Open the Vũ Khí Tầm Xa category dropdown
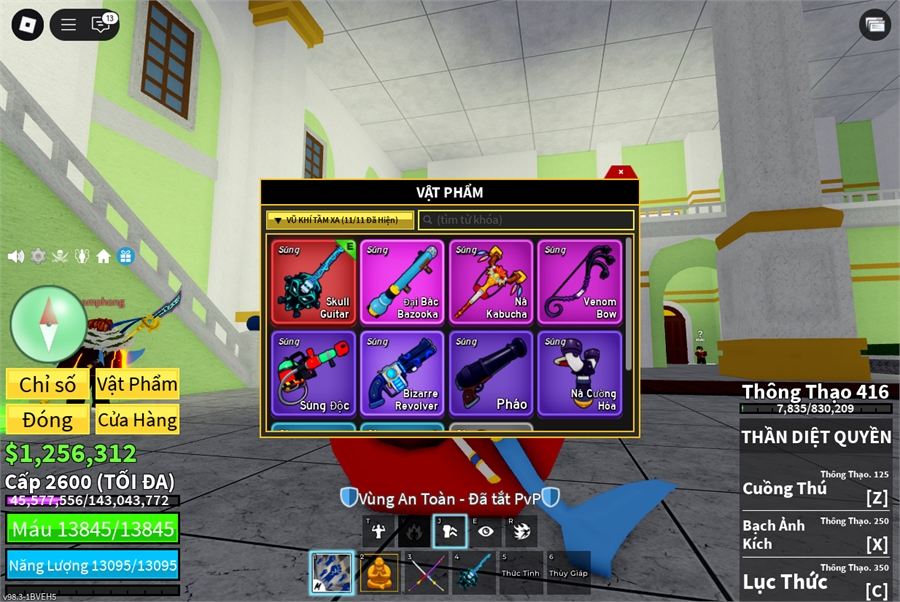Image resolution: width=900 pixels, height=602 pixels. pos(340,220)
